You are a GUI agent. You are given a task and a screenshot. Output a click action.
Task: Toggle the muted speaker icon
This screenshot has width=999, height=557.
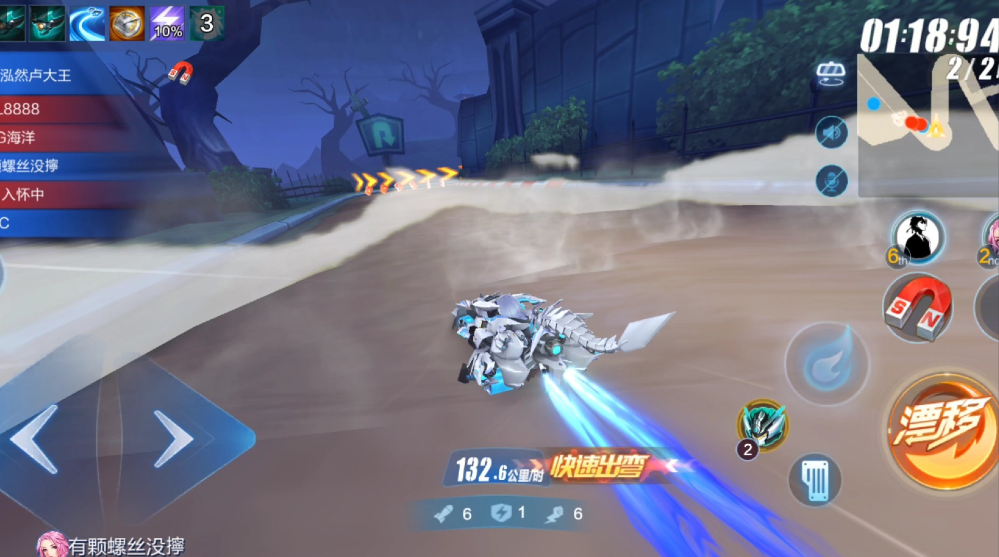click(x=831, y=131)
